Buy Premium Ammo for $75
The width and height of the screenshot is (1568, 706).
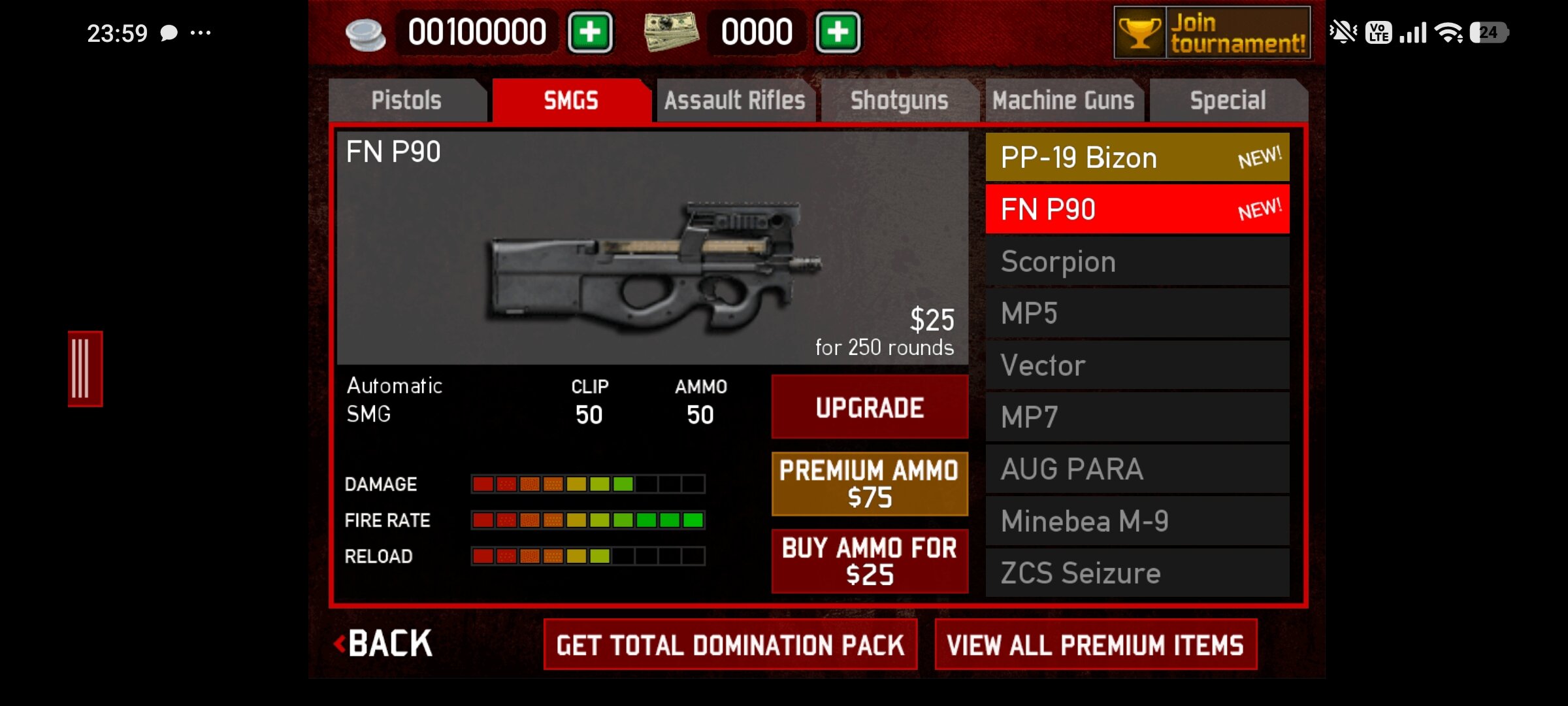point(870,484)
